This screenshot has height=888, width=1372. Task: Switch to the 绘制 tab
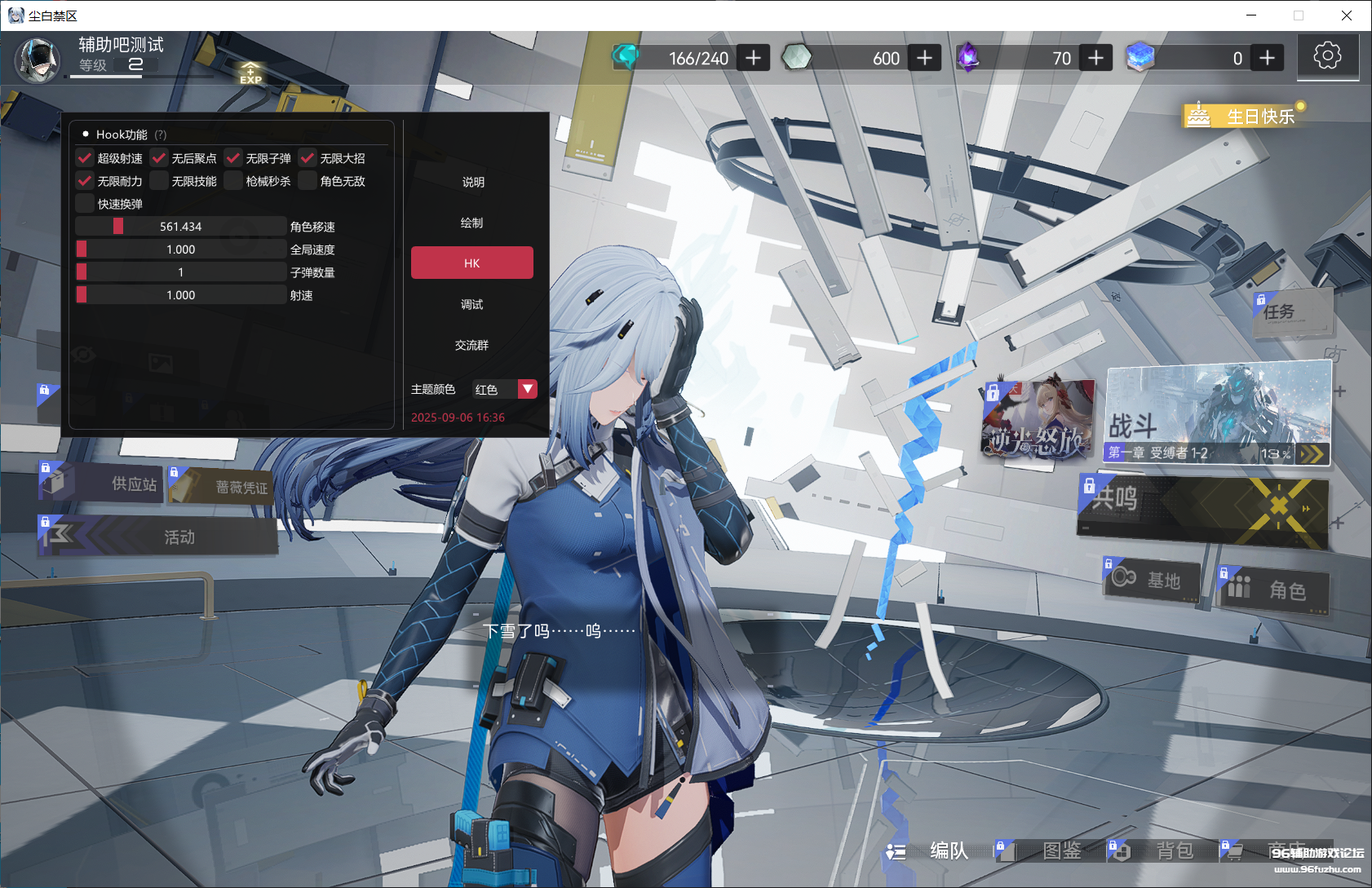(471, 223)
